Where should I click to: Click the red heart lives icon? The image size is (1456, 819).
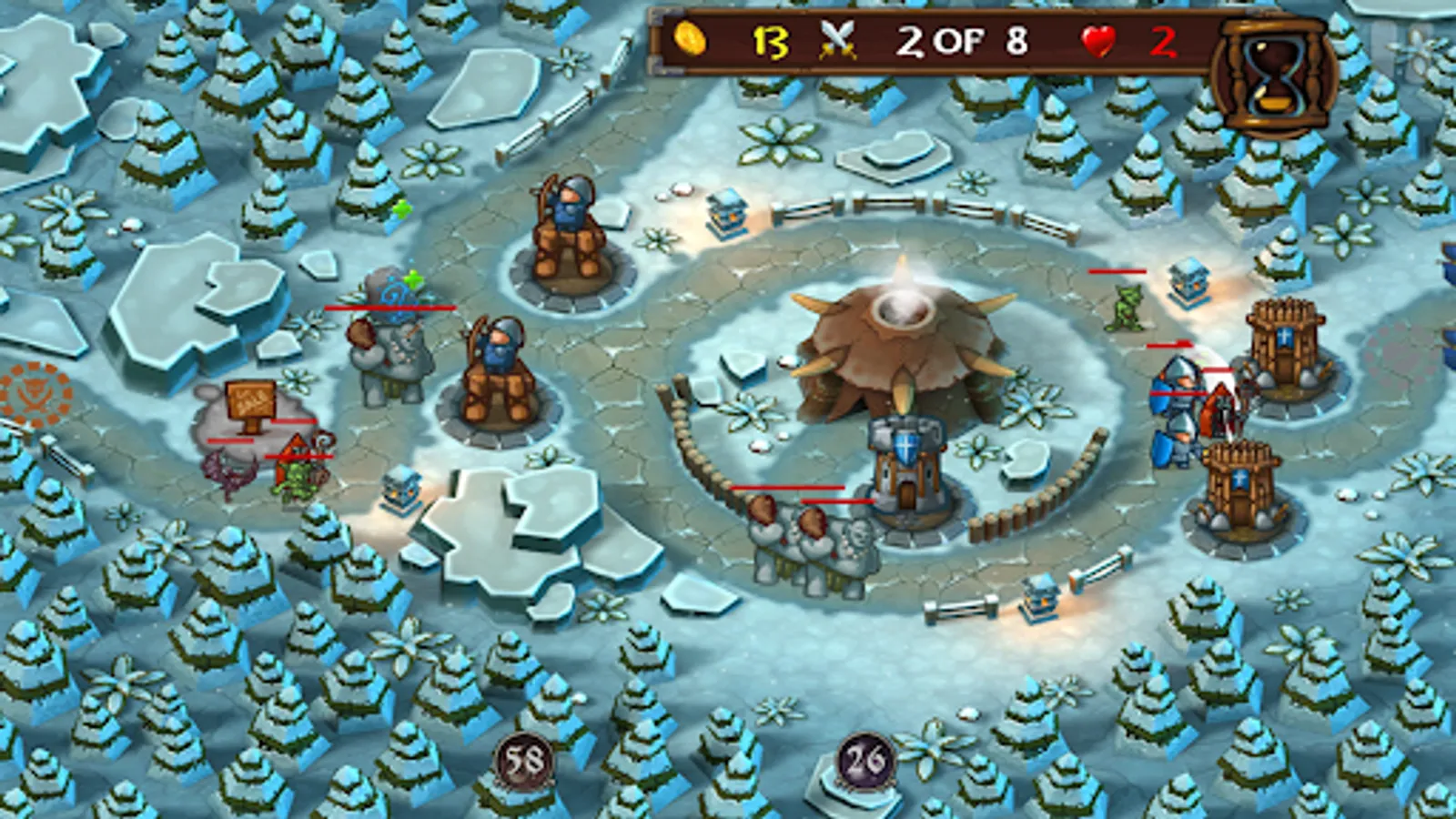(1097, 40)
